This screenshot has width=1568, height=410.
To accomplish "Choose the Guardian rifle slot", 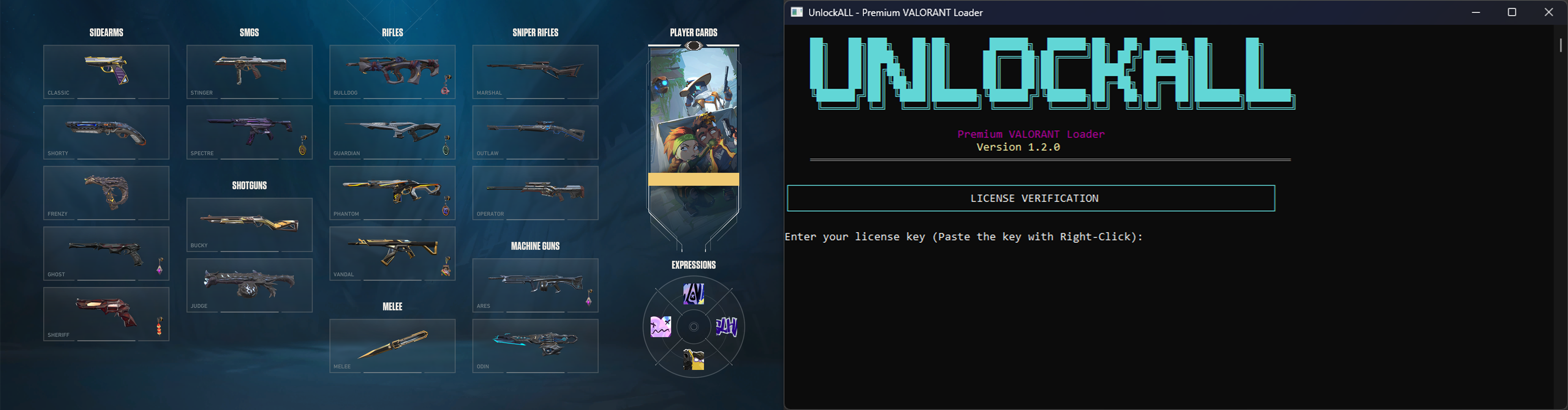I will coord(392,132).
